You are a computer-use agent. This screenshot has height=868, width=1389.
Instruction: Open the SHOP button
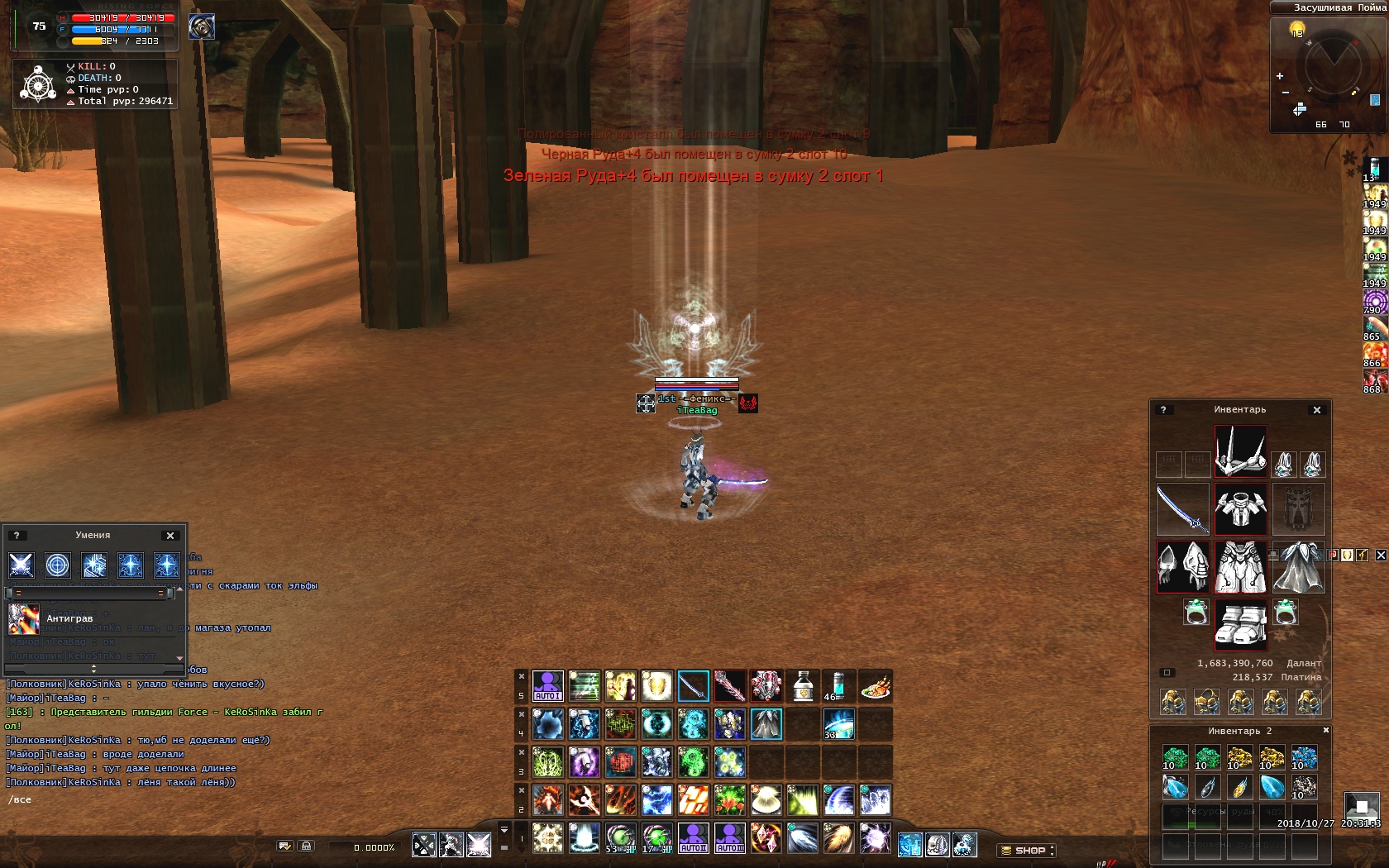pos(1026,850)
